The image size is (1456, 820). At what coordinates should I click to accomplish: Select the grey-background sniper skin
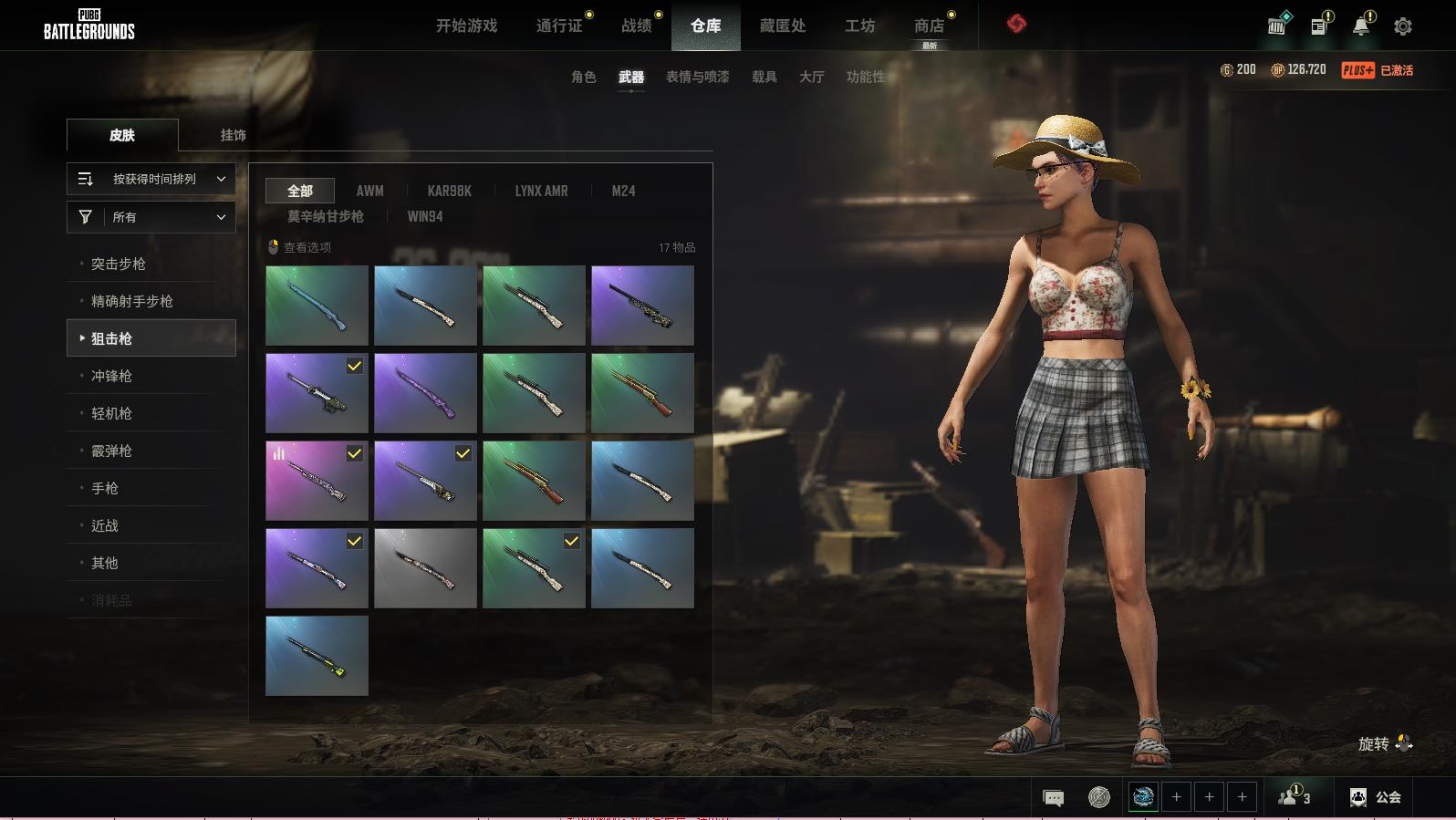[x=425, y=568]
